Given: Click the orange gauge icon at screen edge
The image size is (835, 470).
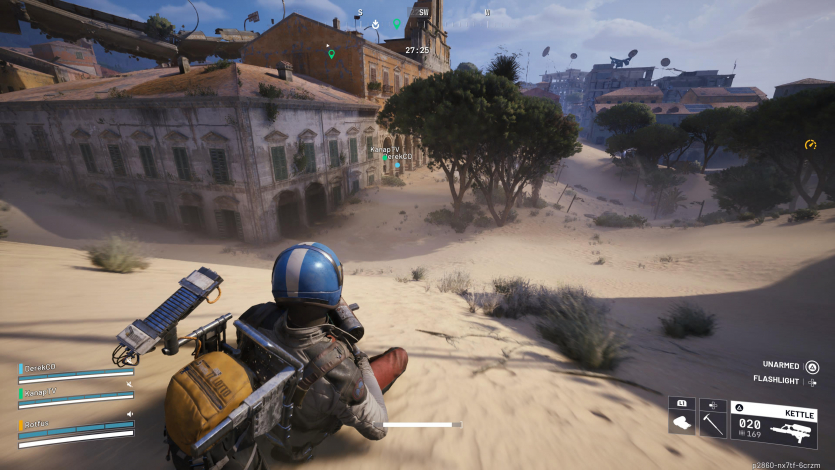Looking at the screenshot, I should click(811, 145).
